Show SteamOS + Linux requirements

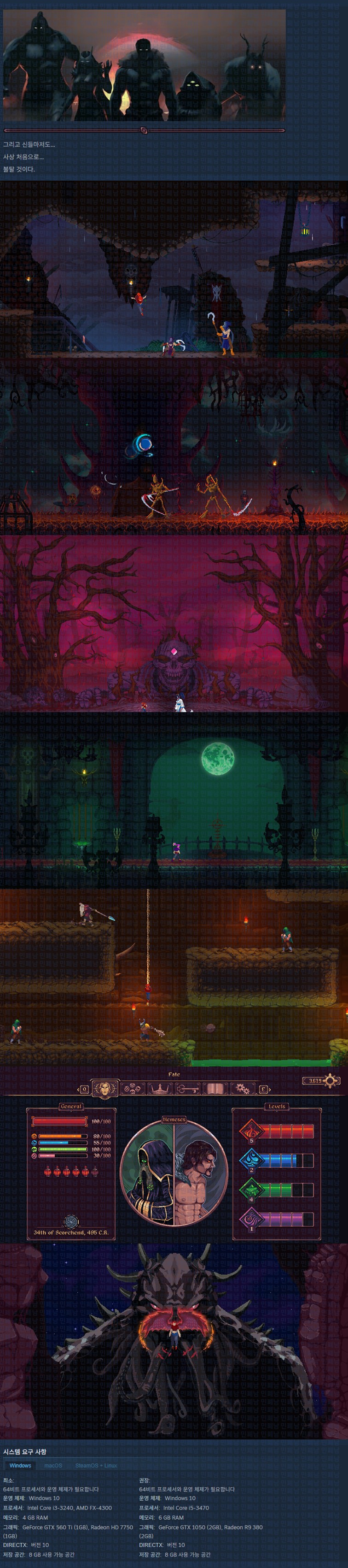click(96, 1466)
